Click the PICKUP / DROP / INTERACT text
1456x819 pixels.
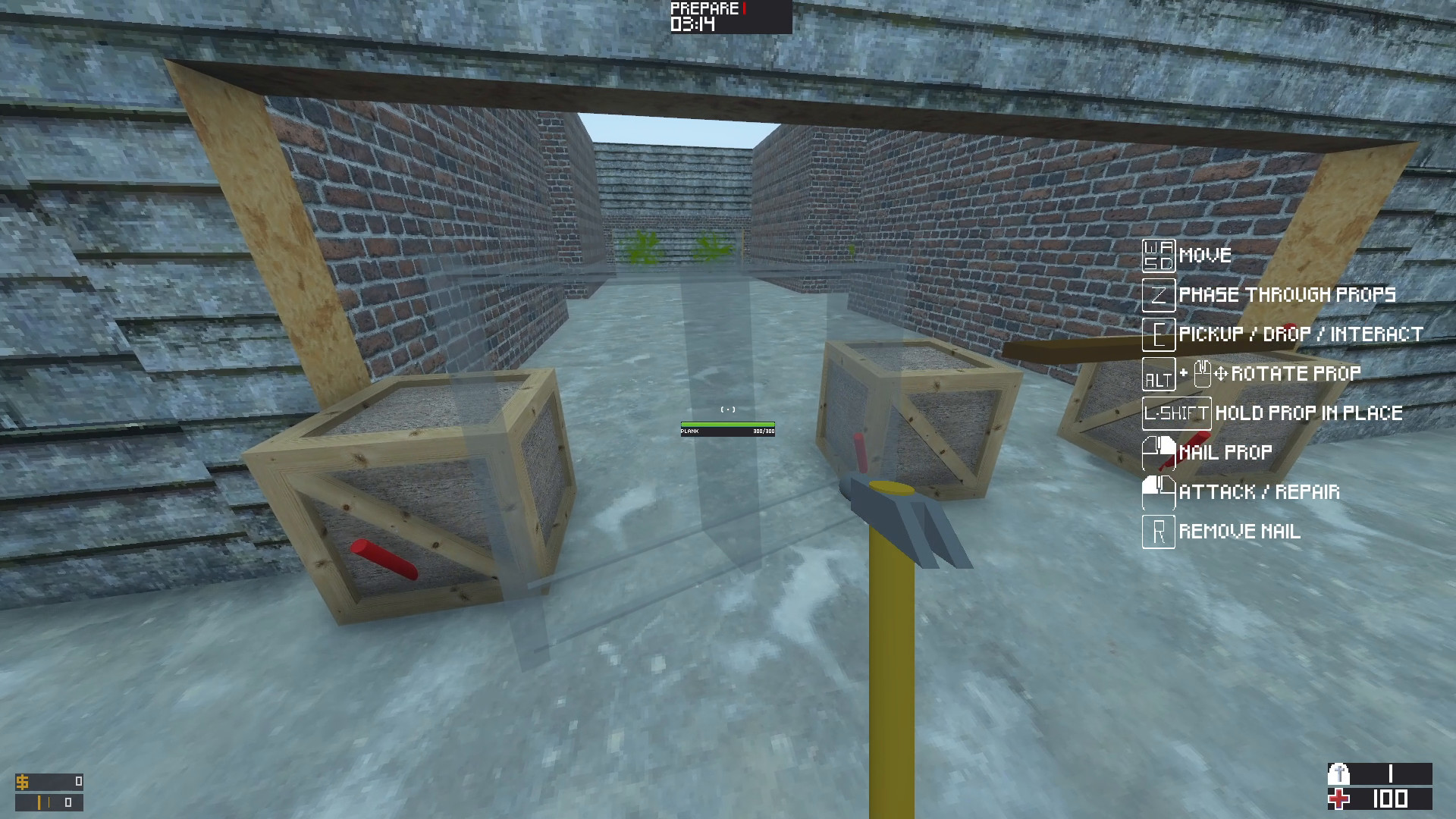coord(1301,334)
